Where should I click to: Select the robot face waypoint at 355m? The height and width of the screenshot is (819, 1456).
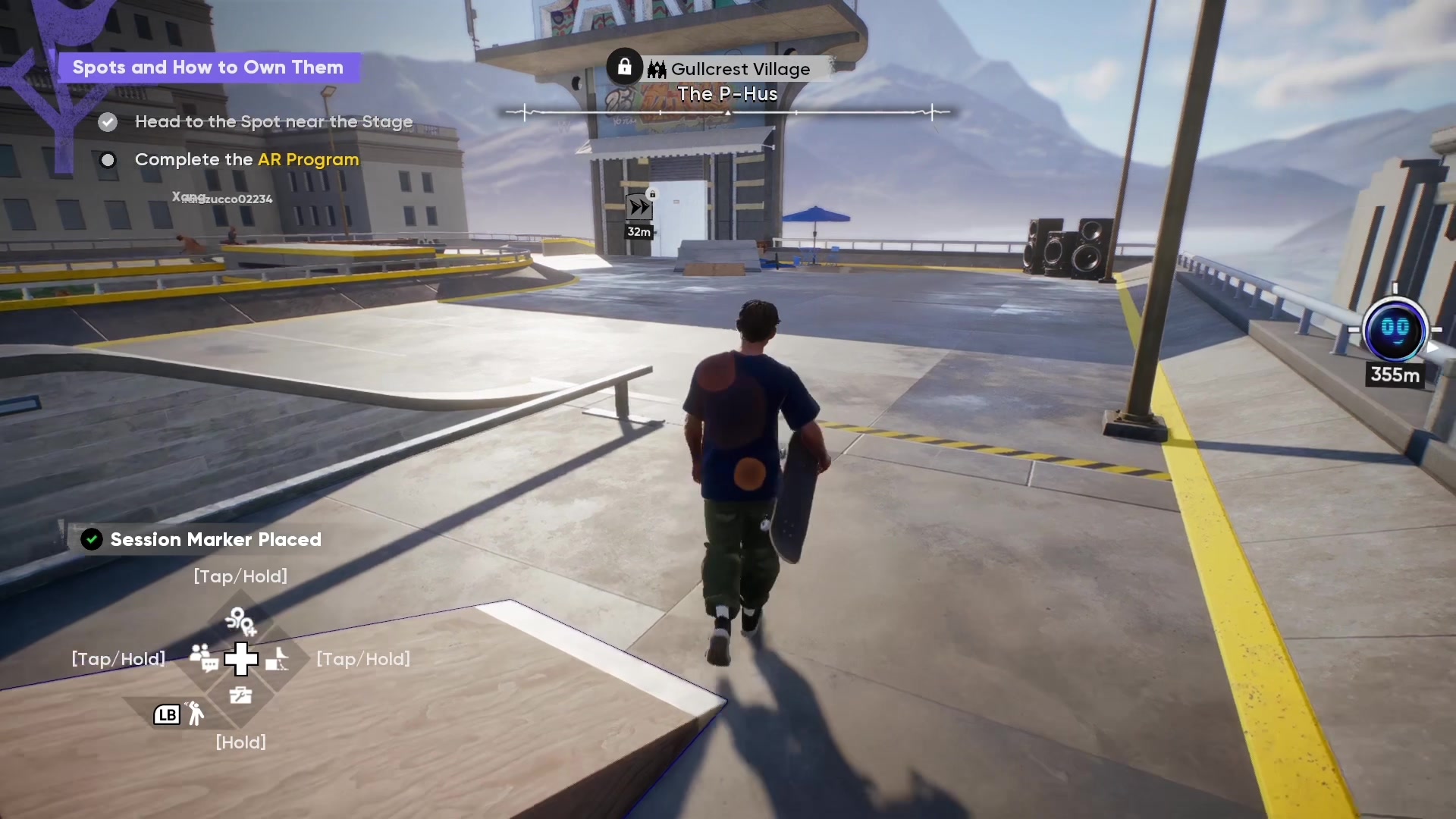point(1395,331)
